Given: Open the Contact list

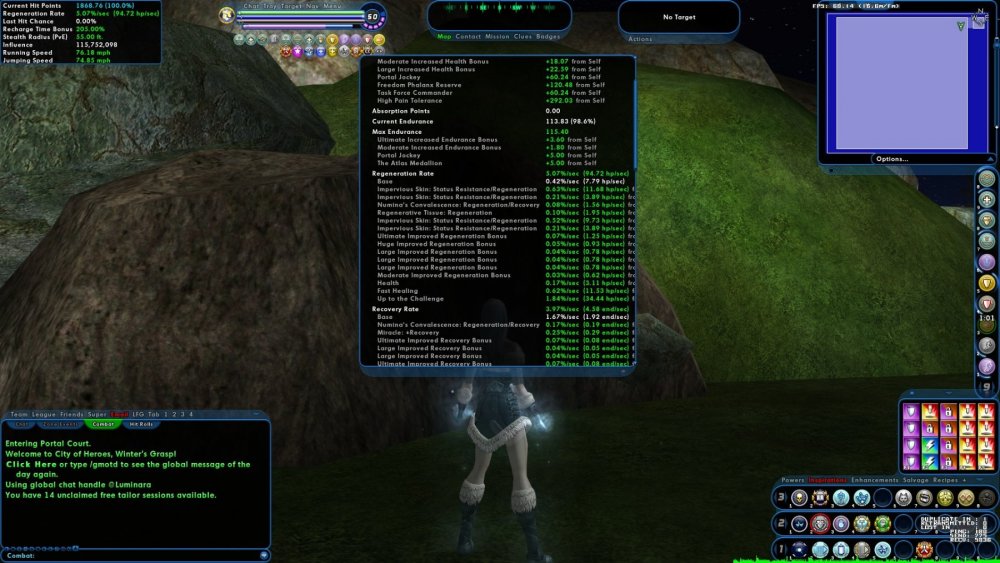Looking at the screenshot, I should (x=468, y=36).
